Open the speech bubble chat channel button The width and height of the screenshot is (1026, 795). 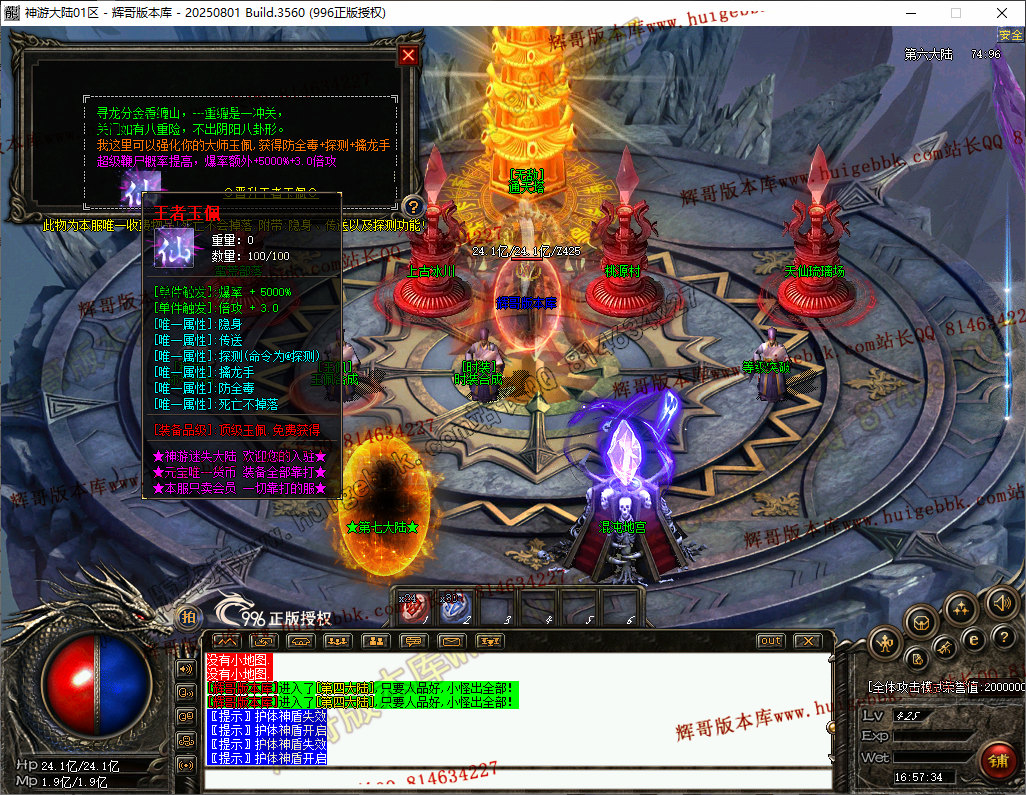pyautogui.click(x=413, y=641)
